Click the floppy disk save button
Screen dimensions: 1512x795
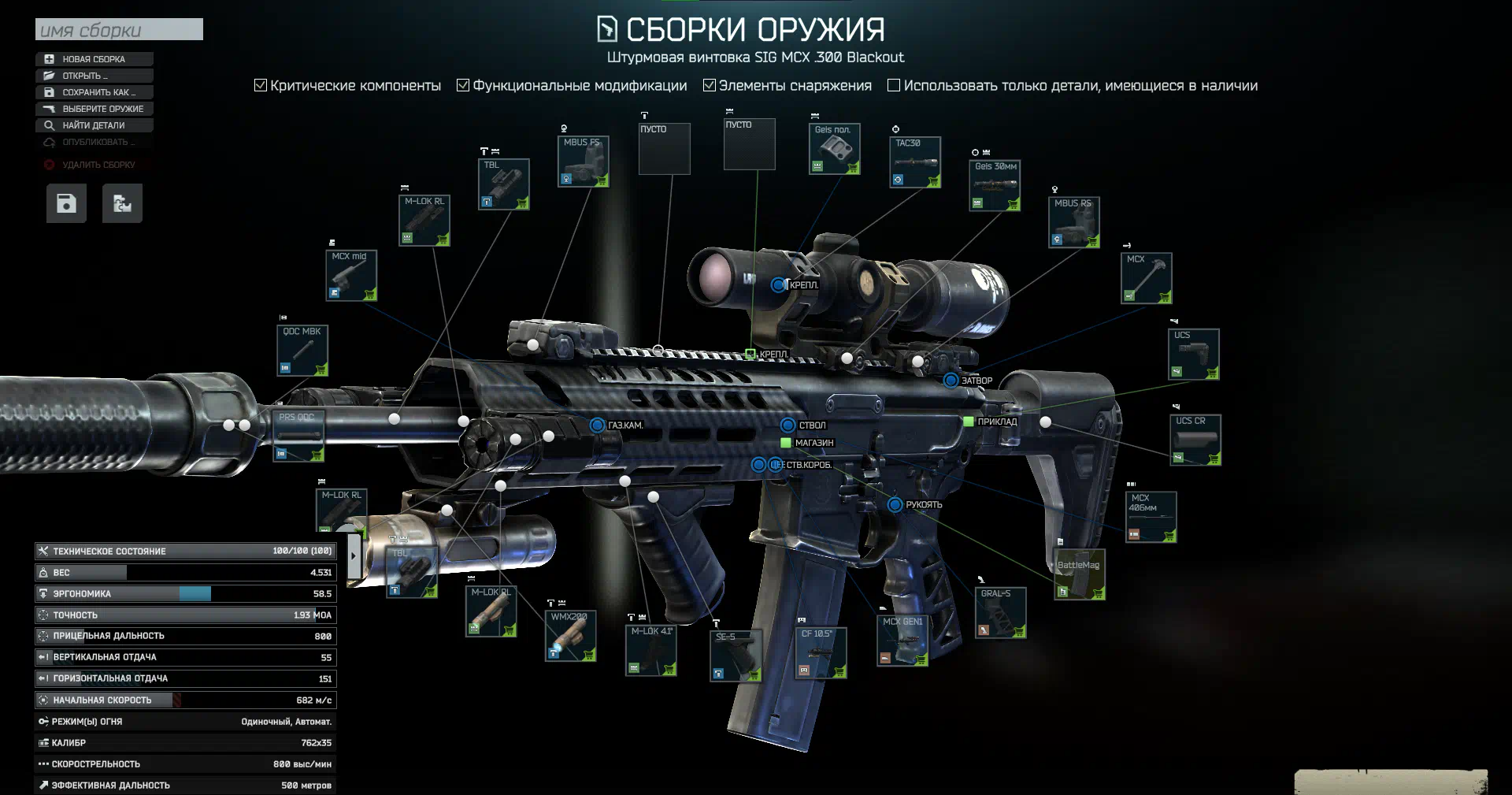(x=66, y=203)
